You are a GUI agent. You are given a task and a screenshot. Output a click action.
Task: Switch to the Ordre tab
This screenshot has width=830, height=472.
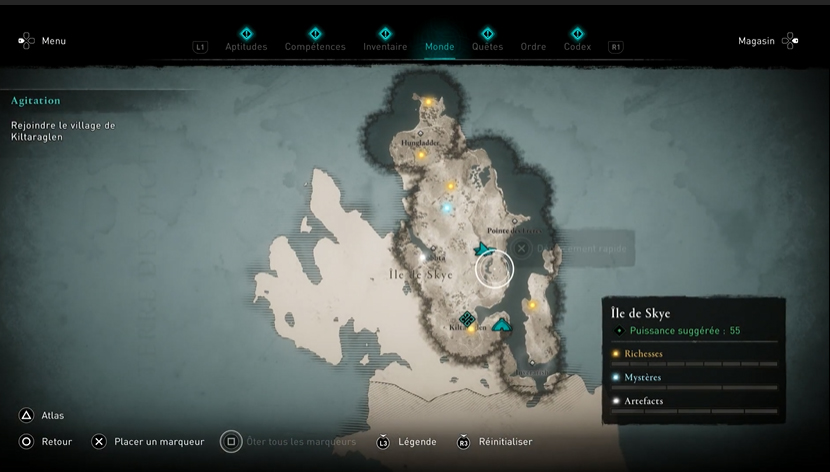coord(533,46)
